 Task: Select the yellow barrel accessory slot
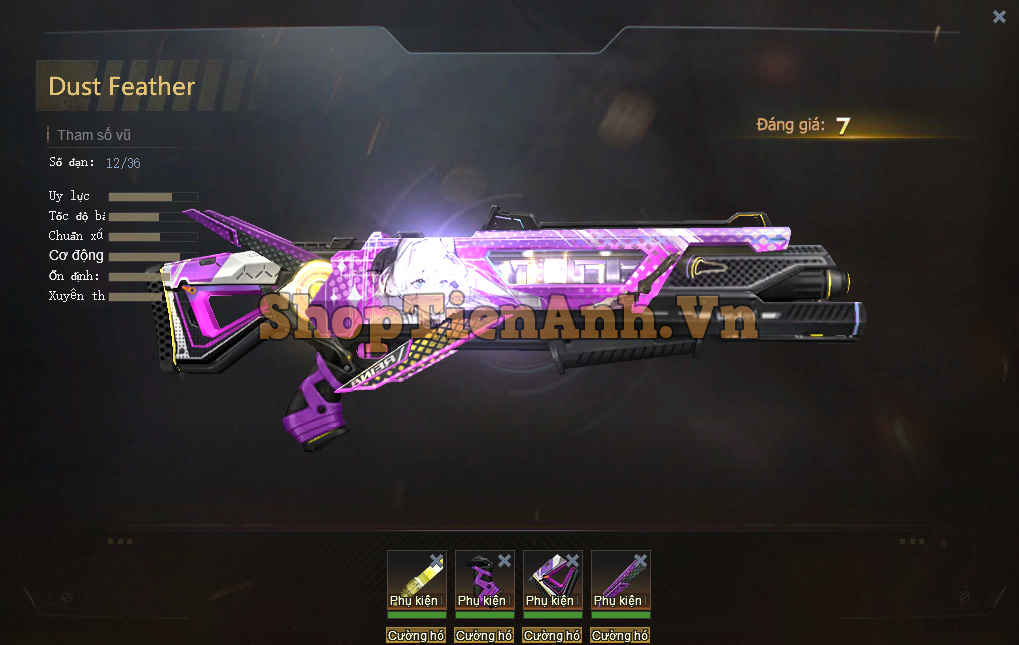point(414,582)
